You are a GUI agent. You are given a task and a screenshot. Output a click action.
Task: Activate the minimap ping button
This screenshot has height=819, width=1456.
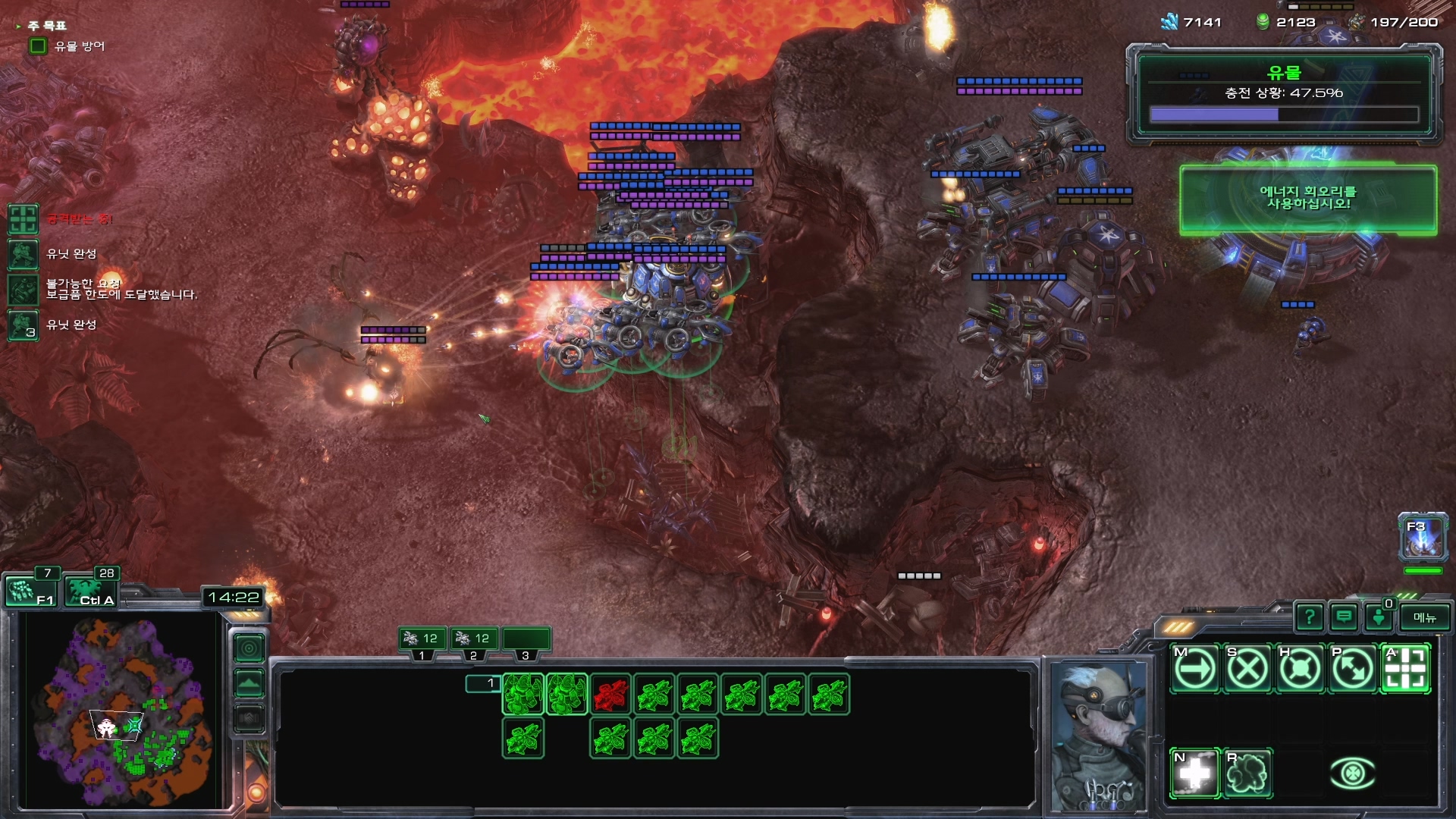(249, 648)
